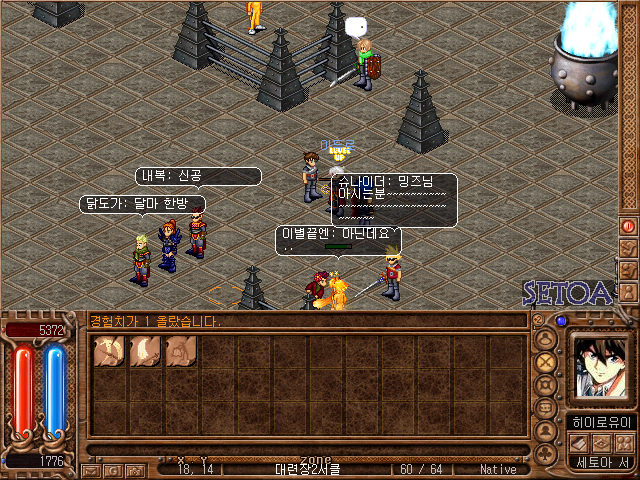Click the camera screenshot button
640x480 pixels.
pyautogui.click(x=134, y=469)
